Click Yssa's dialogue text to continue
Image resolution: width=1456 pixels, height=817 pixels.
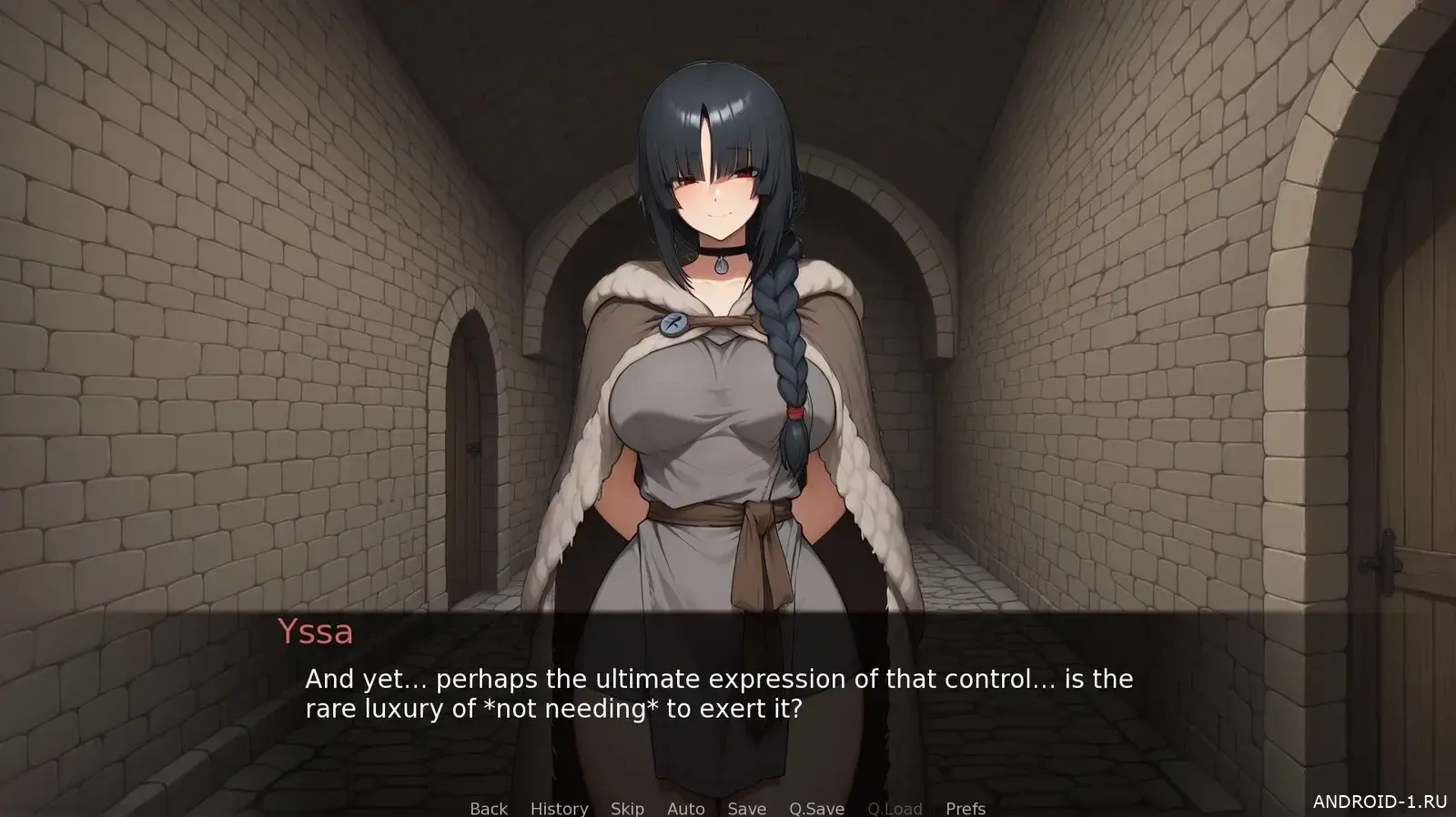tap(719, 693)
